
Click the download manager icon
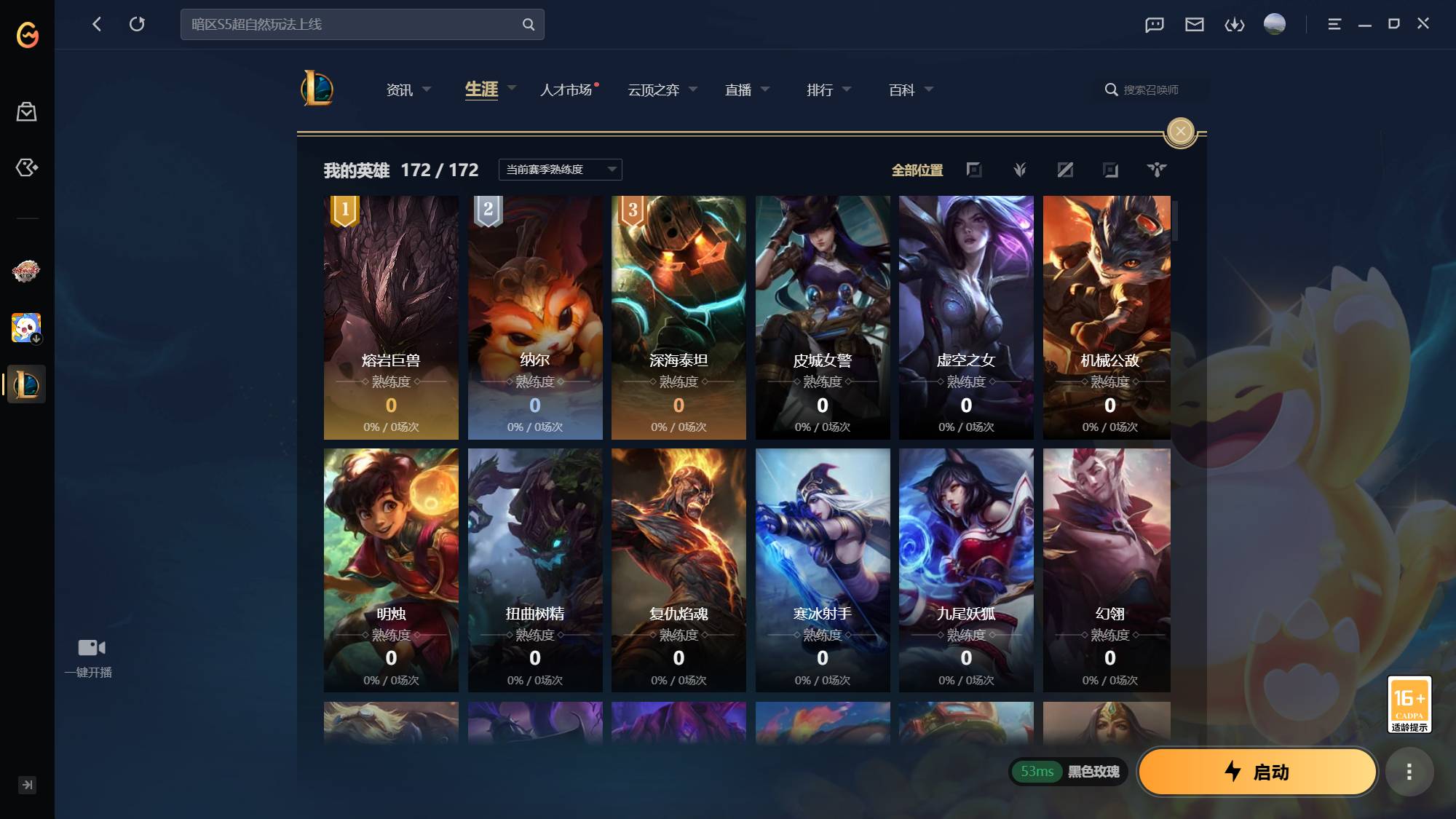tap(1235, 23)
